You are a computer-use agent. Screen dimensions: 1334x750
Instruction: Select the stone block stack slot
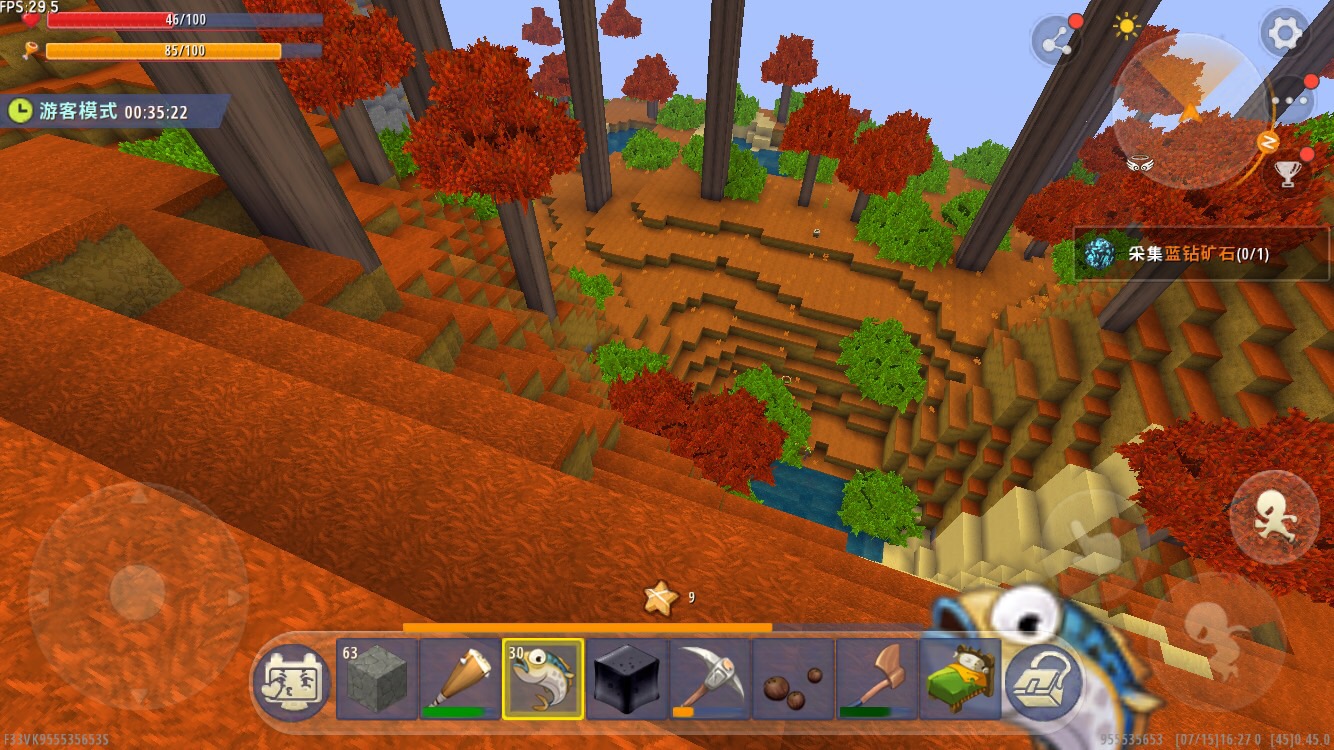point(377,679)
